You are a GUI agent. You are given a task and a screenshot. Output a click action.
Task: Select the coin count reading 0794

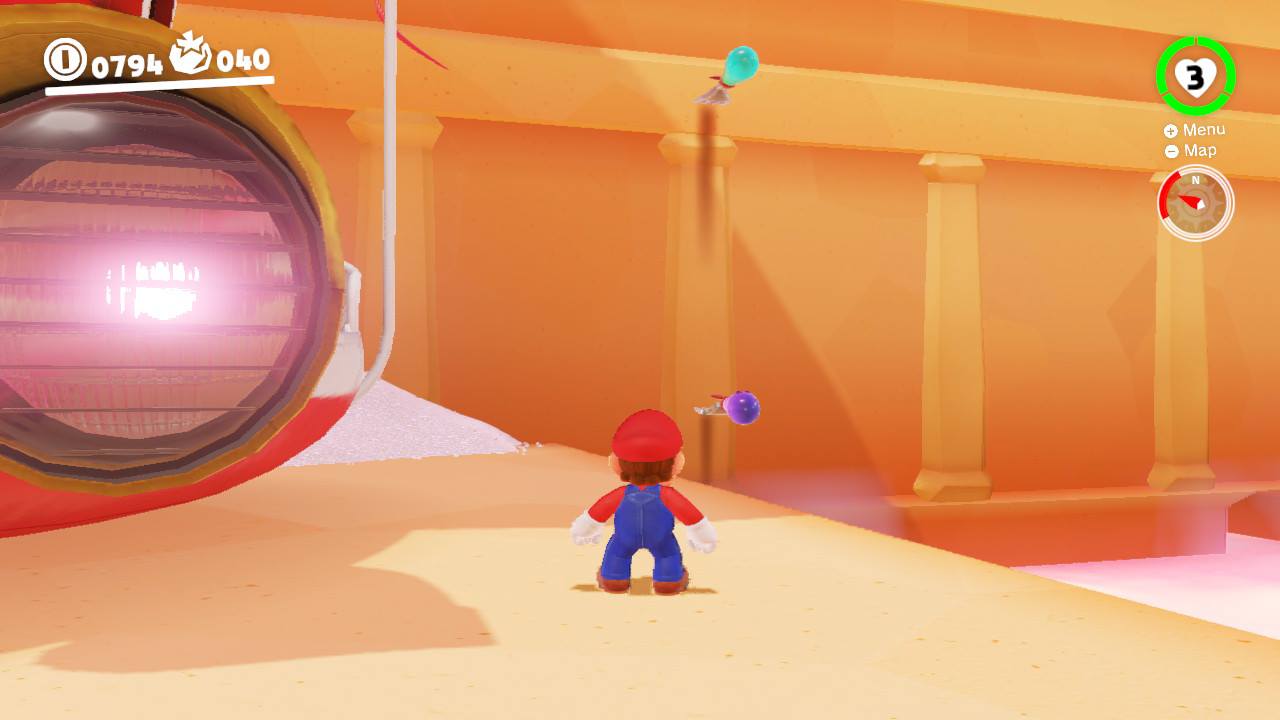(x=125, y=63)
